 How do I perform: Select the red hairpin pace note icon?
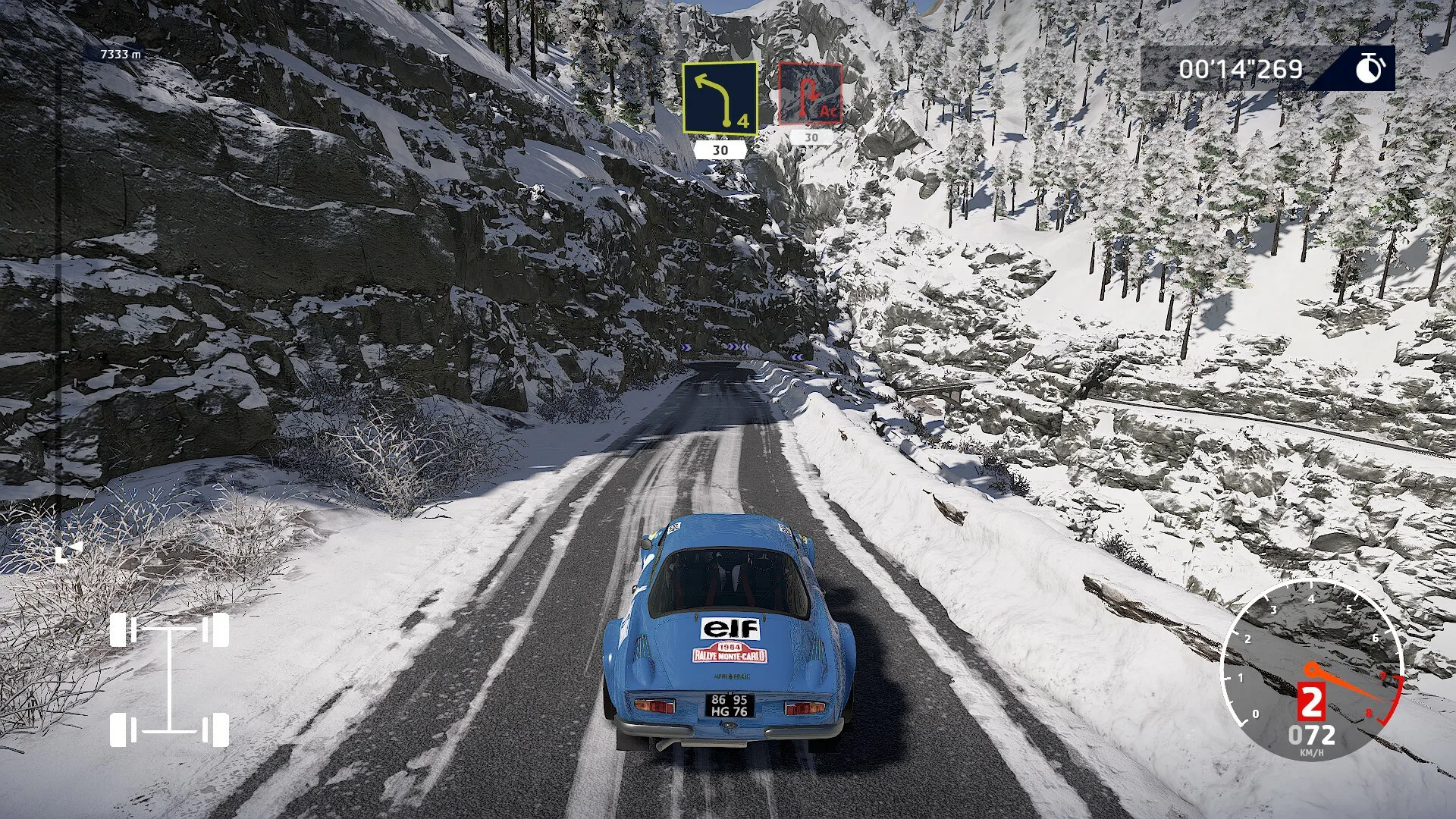(x=810, y=95)
